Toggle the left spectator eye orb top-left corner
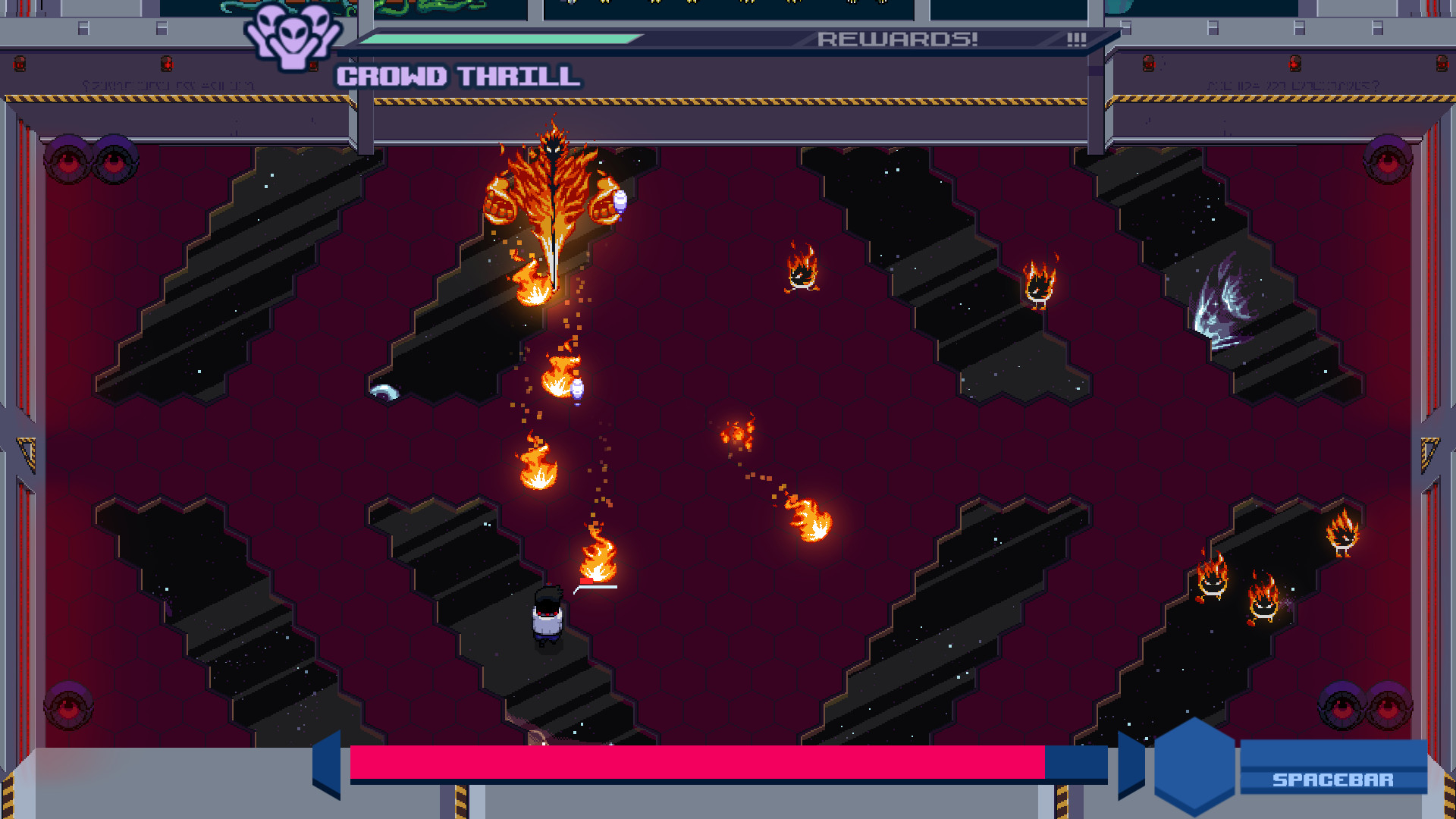1456x819 pixels. click(x=69, y=159)
